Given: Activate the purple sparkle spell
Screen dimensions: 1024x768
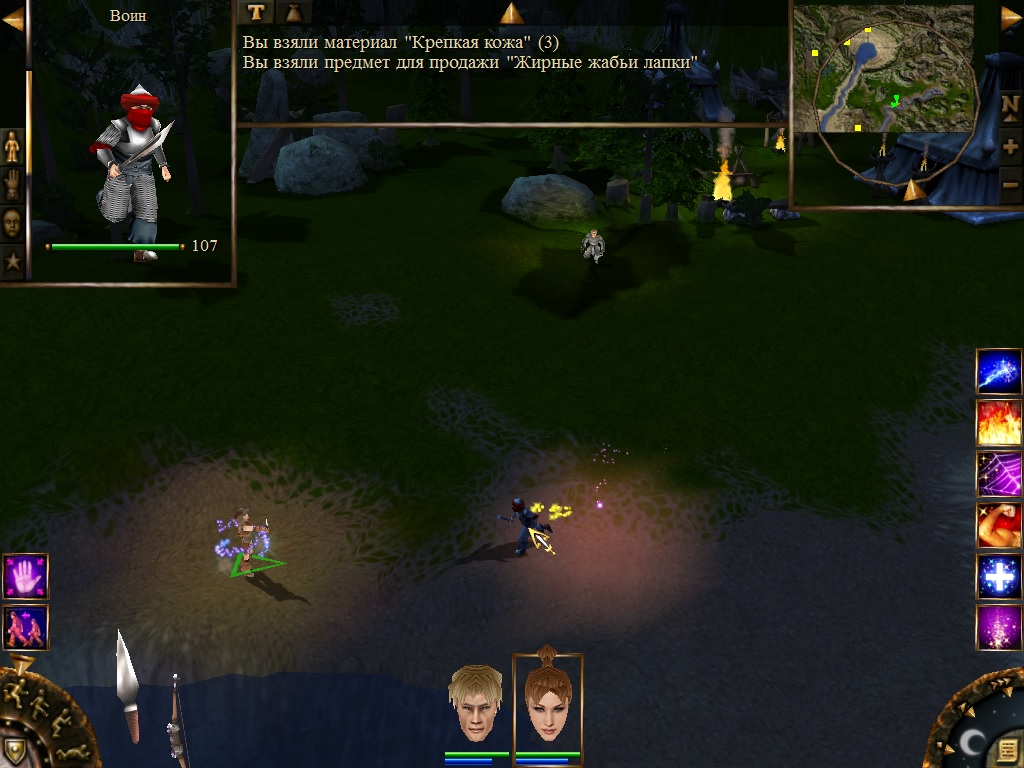Looking at the screenshot, I should (x=998, y=628).
